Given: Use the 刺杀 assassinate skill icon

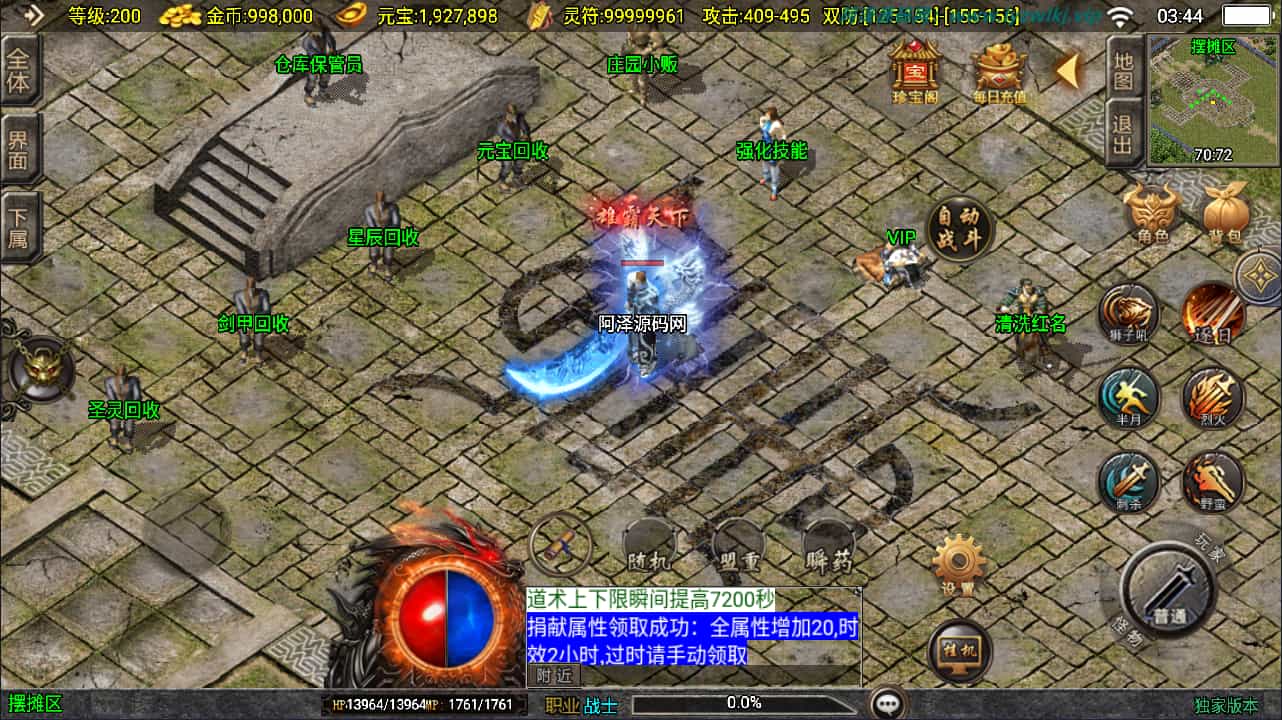Looking at the screenshot, I should (x=1128, y=482).
